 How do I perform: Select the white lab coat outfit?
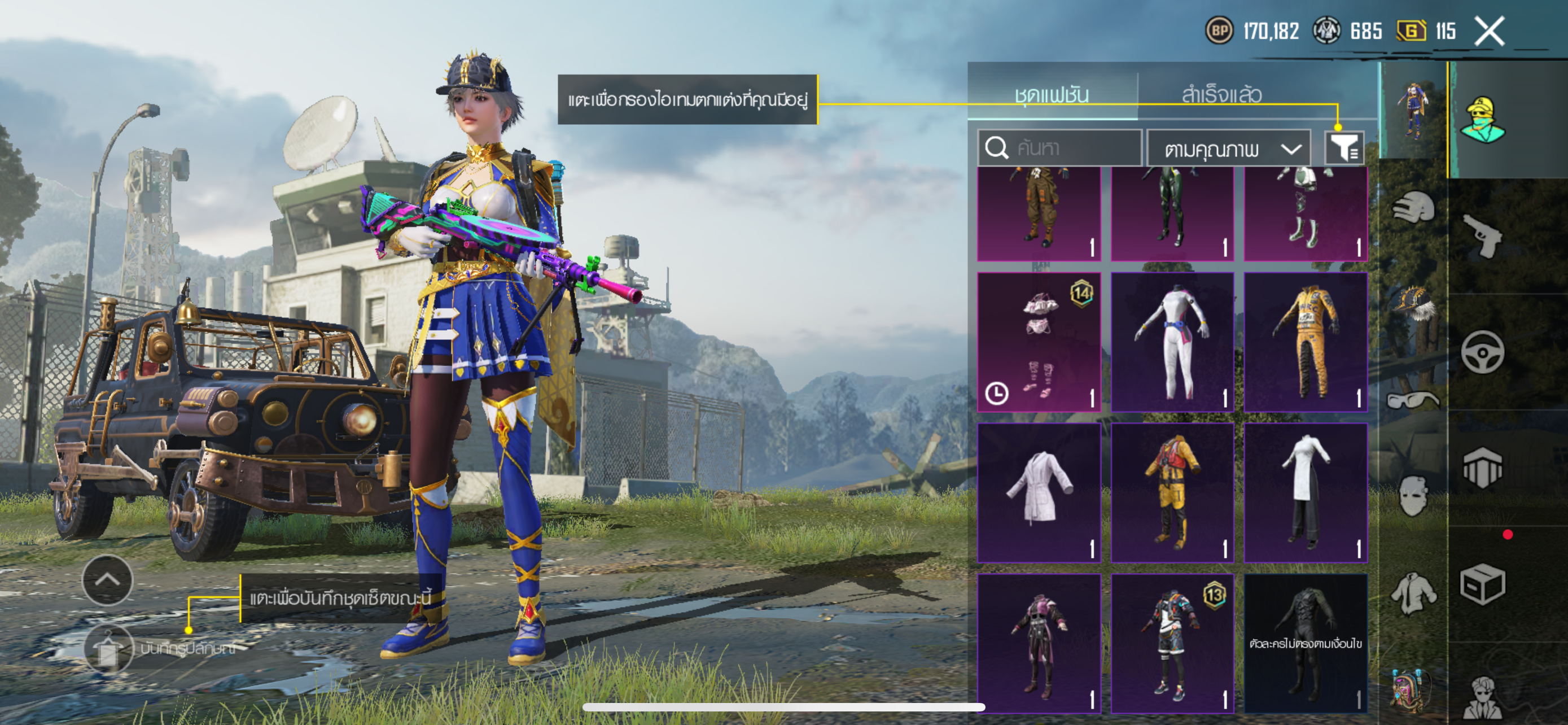tap(1039, 492)
